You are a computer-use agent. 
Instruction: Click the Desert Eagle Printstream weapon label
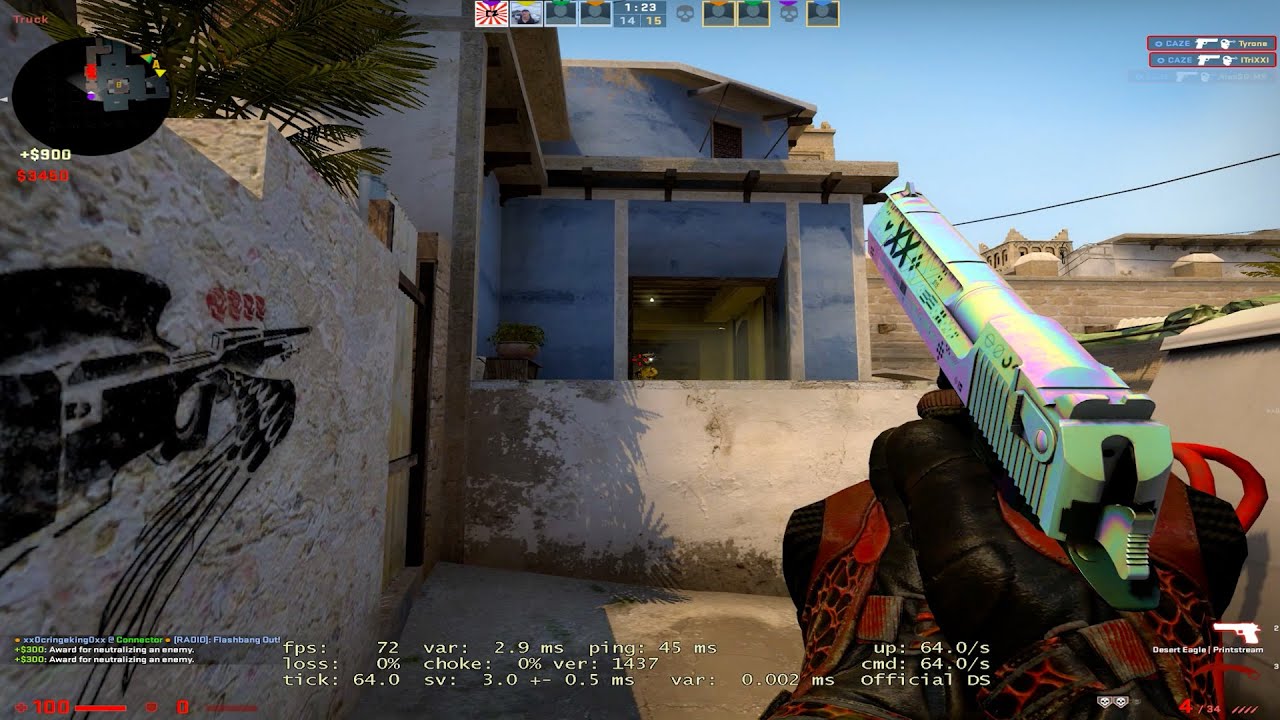pyautogui.click(x=1208, y=649)
